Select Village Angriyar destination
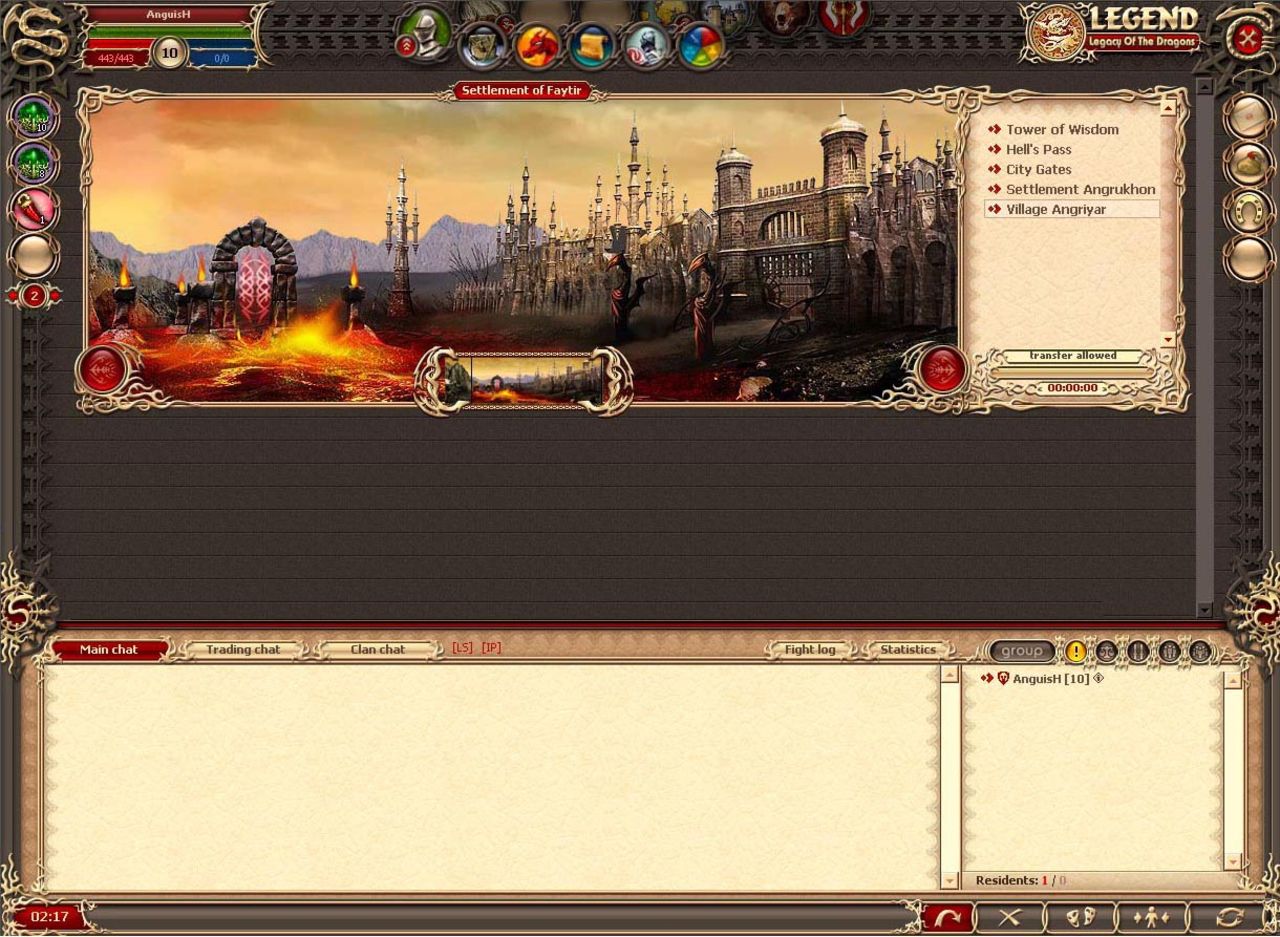The height and width of the screenshot is (937, 1280). pyautogui.click(x=1056, y=209)
